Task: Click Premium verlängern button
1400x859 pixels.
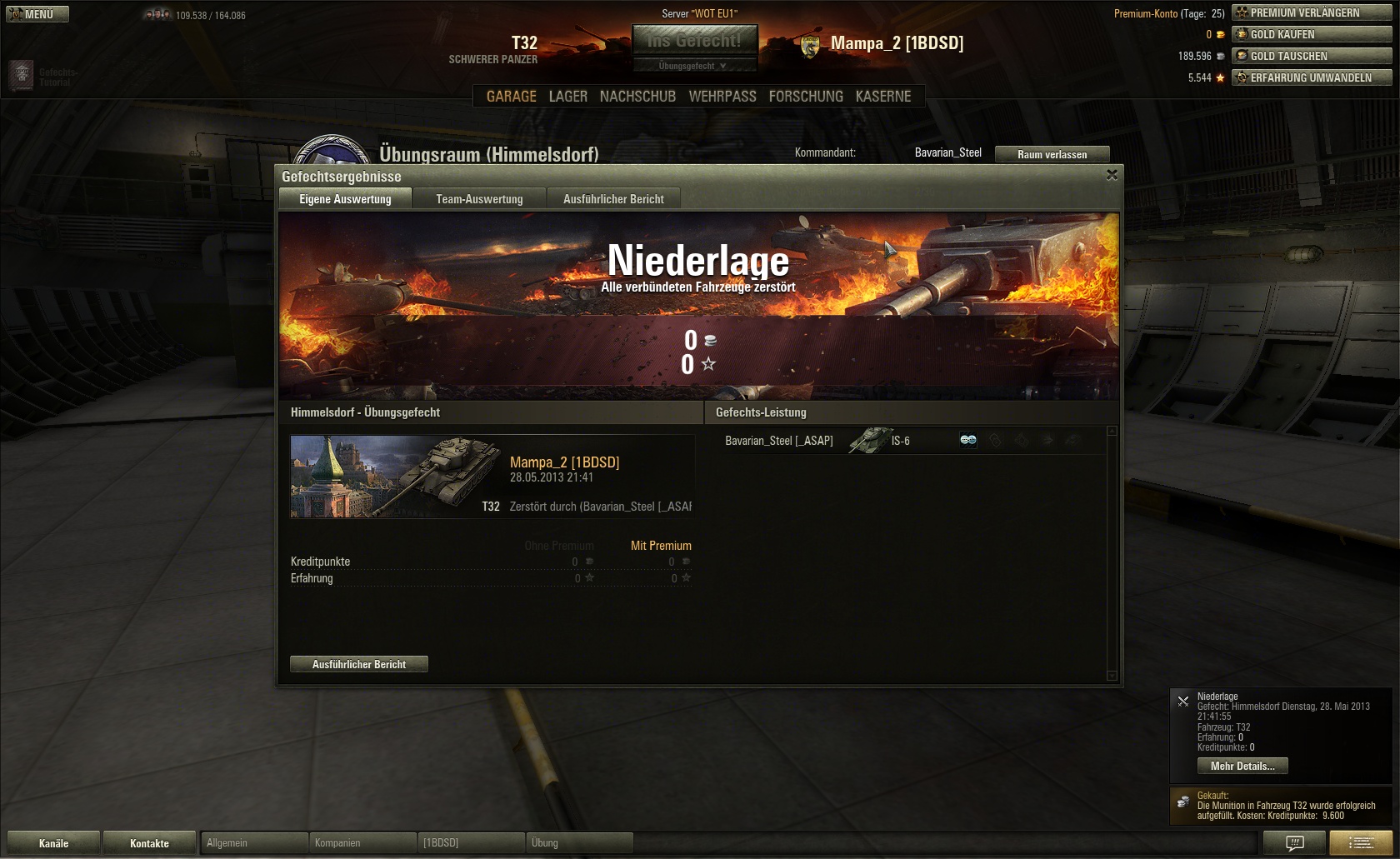Action: (1312, 12)
